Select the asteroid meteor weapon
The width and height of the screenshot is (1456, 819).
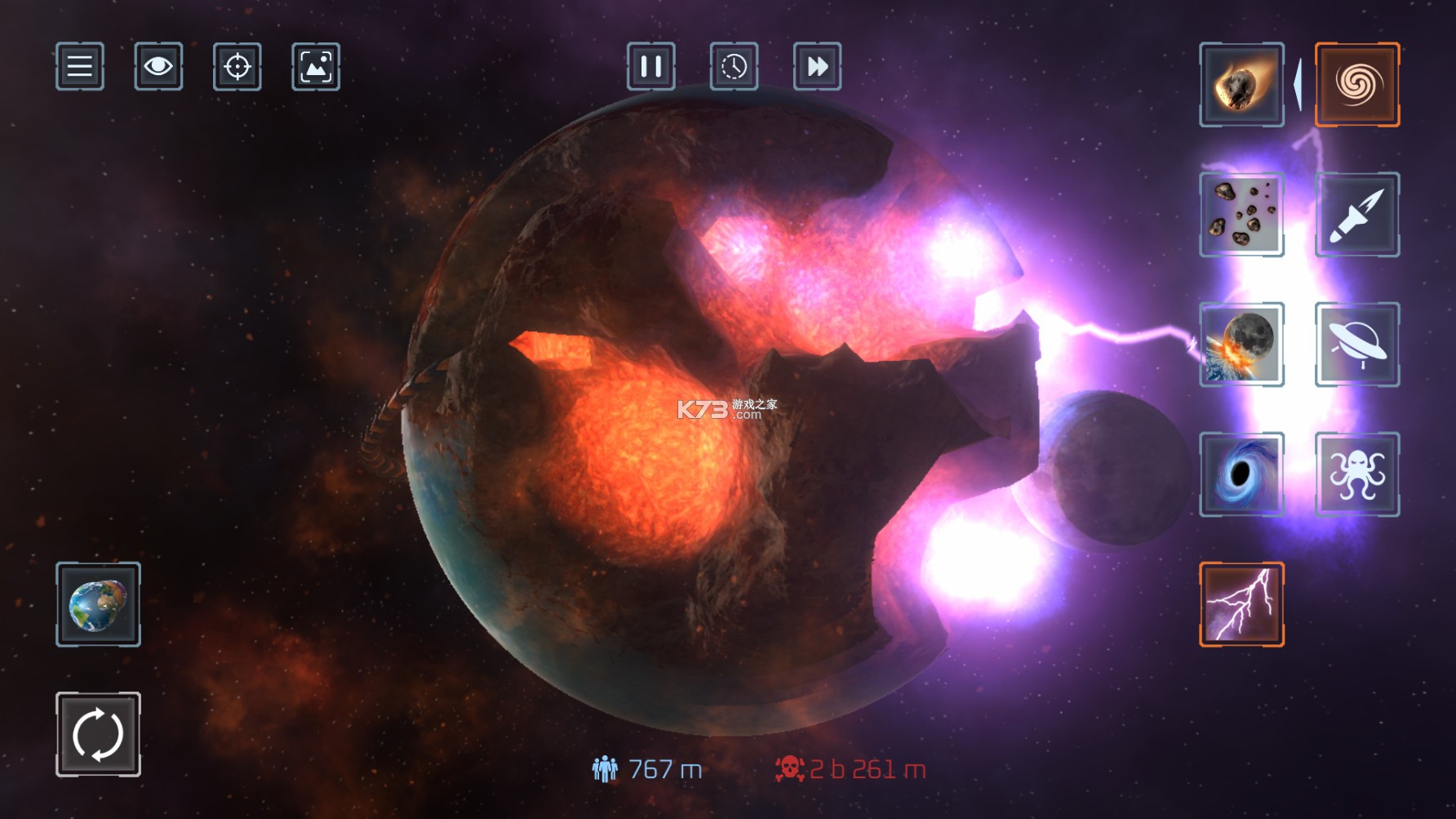[x=1242, y=86]
